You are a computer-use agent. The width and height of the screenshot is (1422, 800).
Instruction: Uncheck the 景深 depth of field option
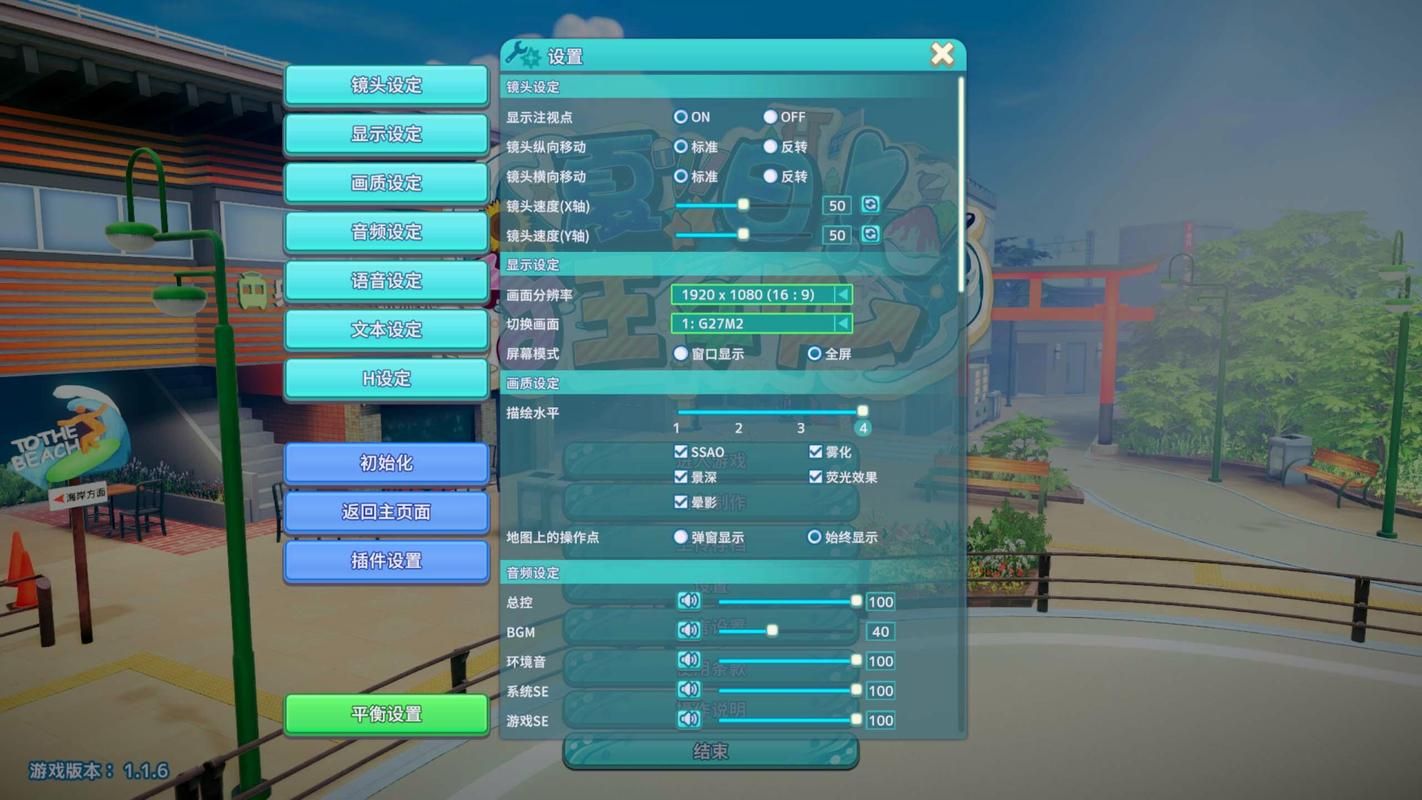point(681,477)
